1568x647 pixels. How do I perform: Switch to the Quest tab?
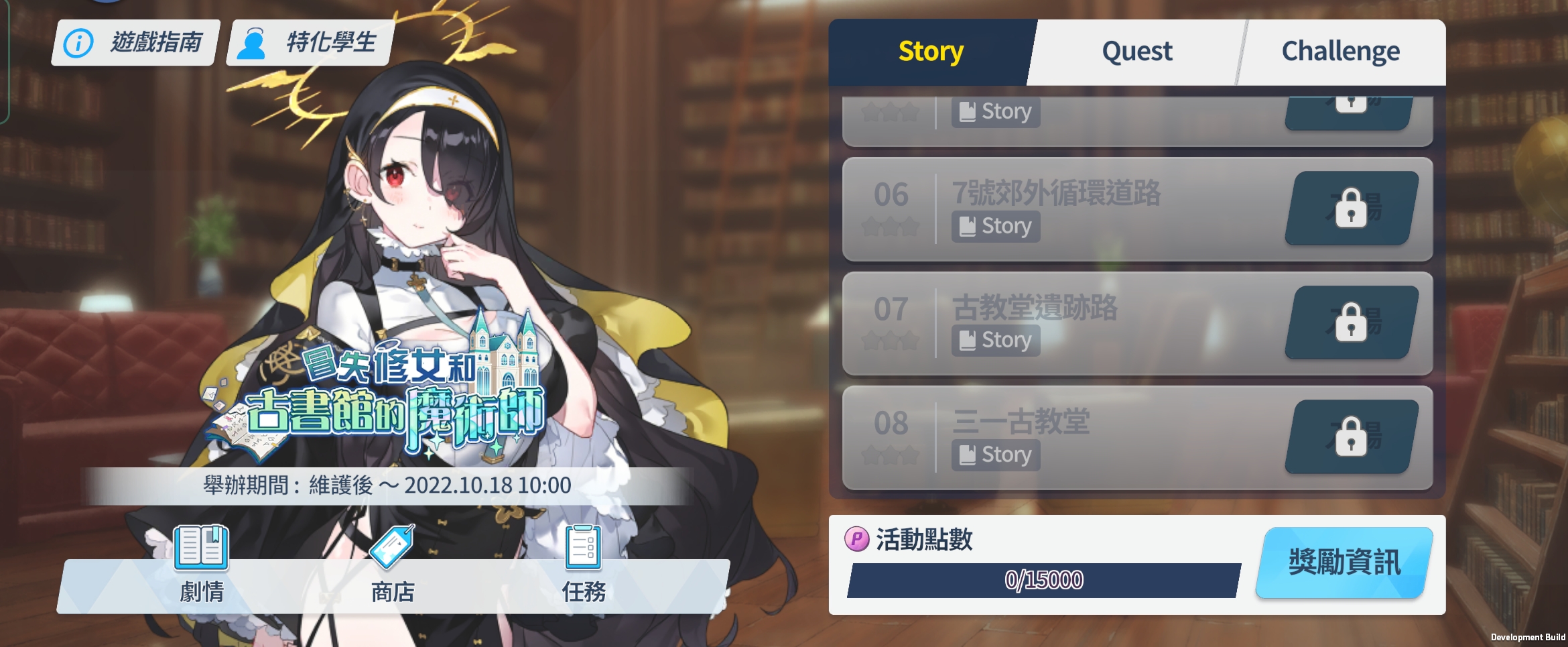[1136, 52]
